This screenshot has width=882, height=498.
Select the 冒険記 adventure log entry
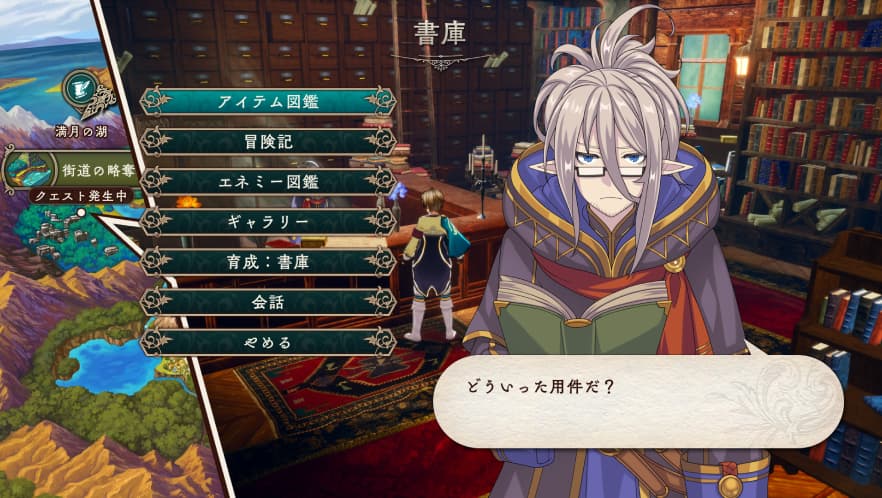click(x=268, y=142)
